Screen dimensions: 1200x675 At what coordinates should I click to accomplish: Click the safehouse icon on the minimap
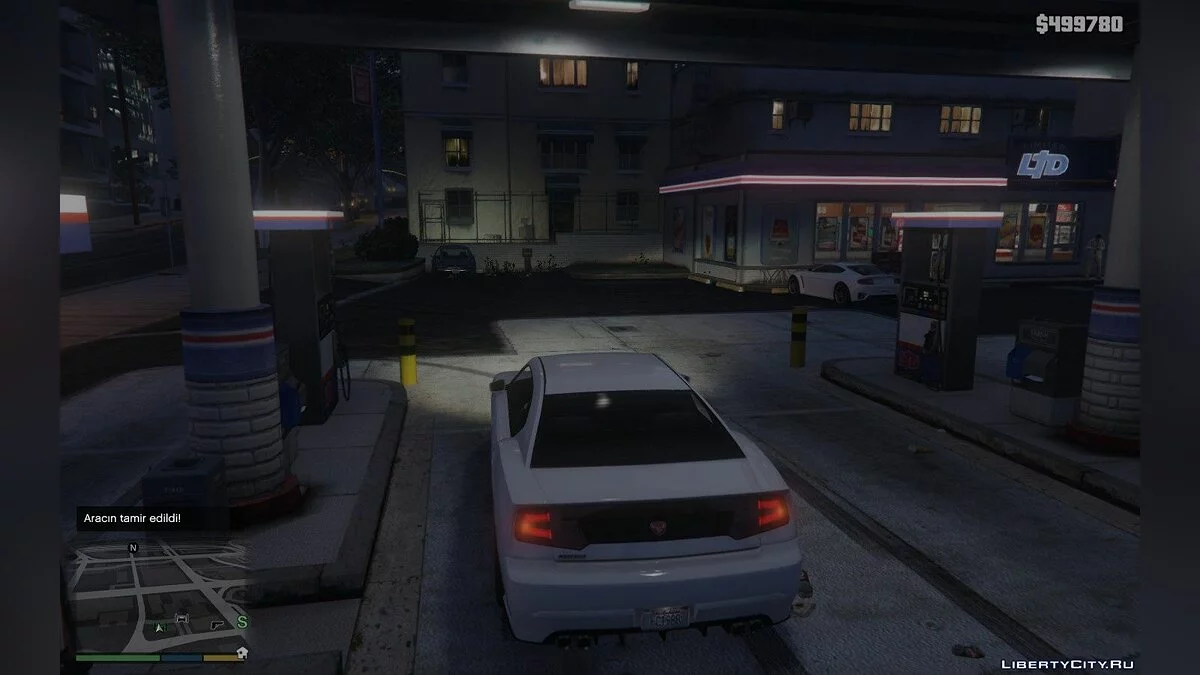[x=241, y=652]
